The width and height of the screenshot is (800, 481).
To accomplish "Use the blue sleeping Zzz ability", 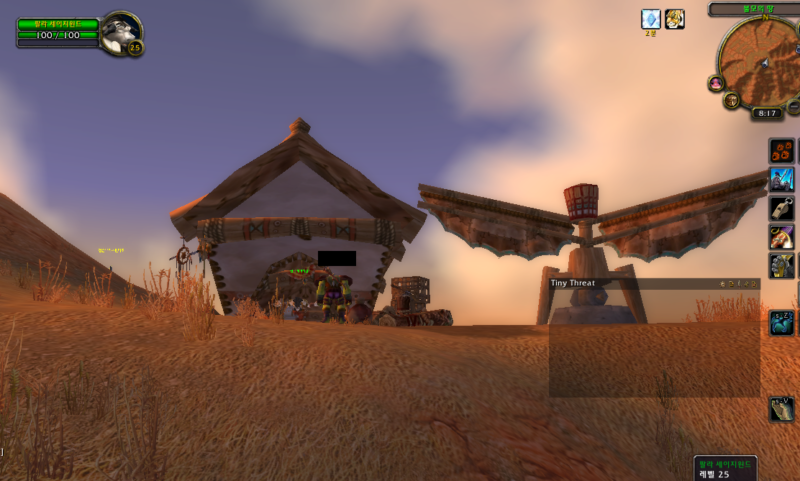I will [x=782, y=322].
